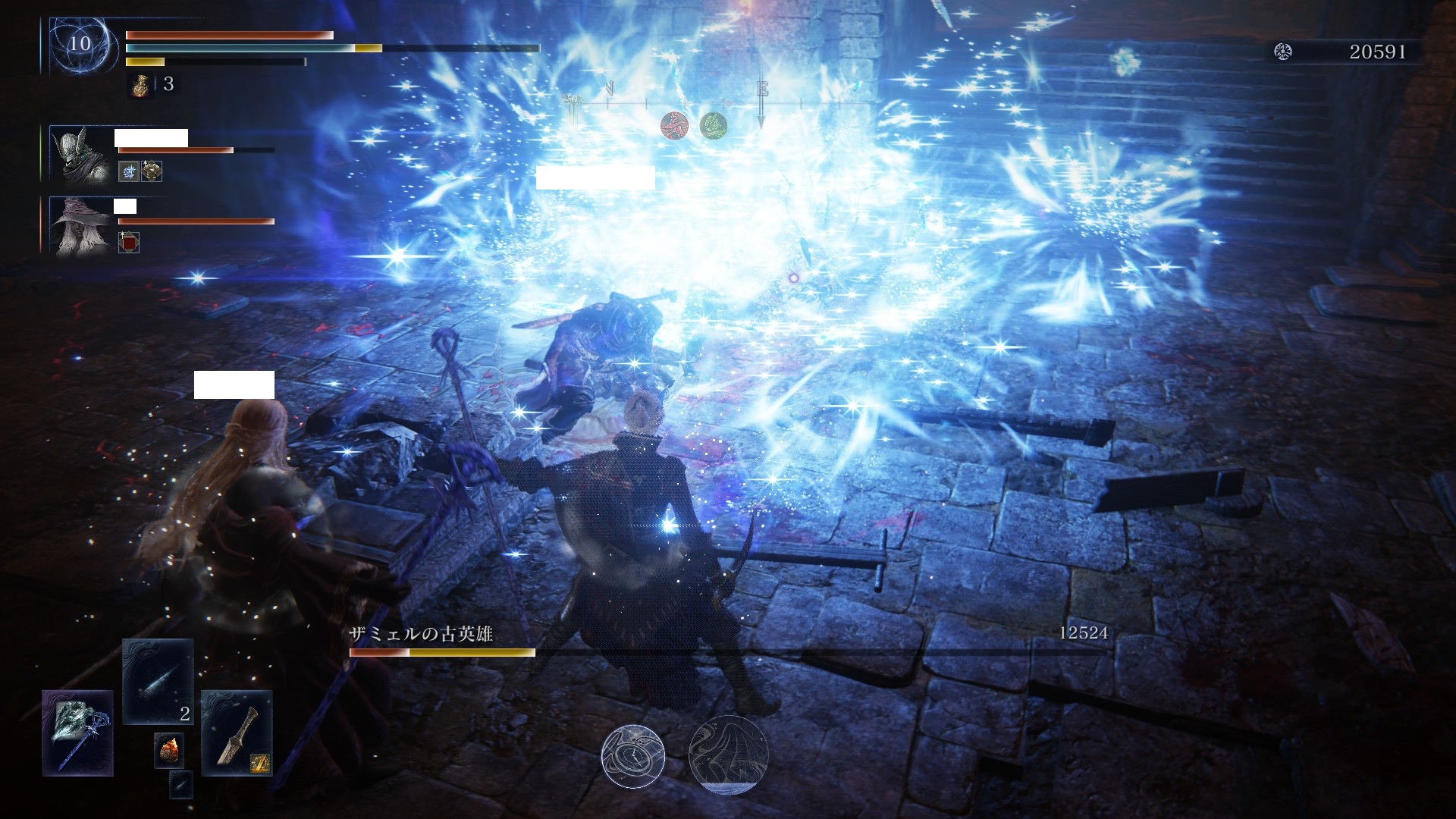This screenshot has width=1456, height=819.
Task: Inspect the blue frost buff icon
Action: [x=129, y=171]
